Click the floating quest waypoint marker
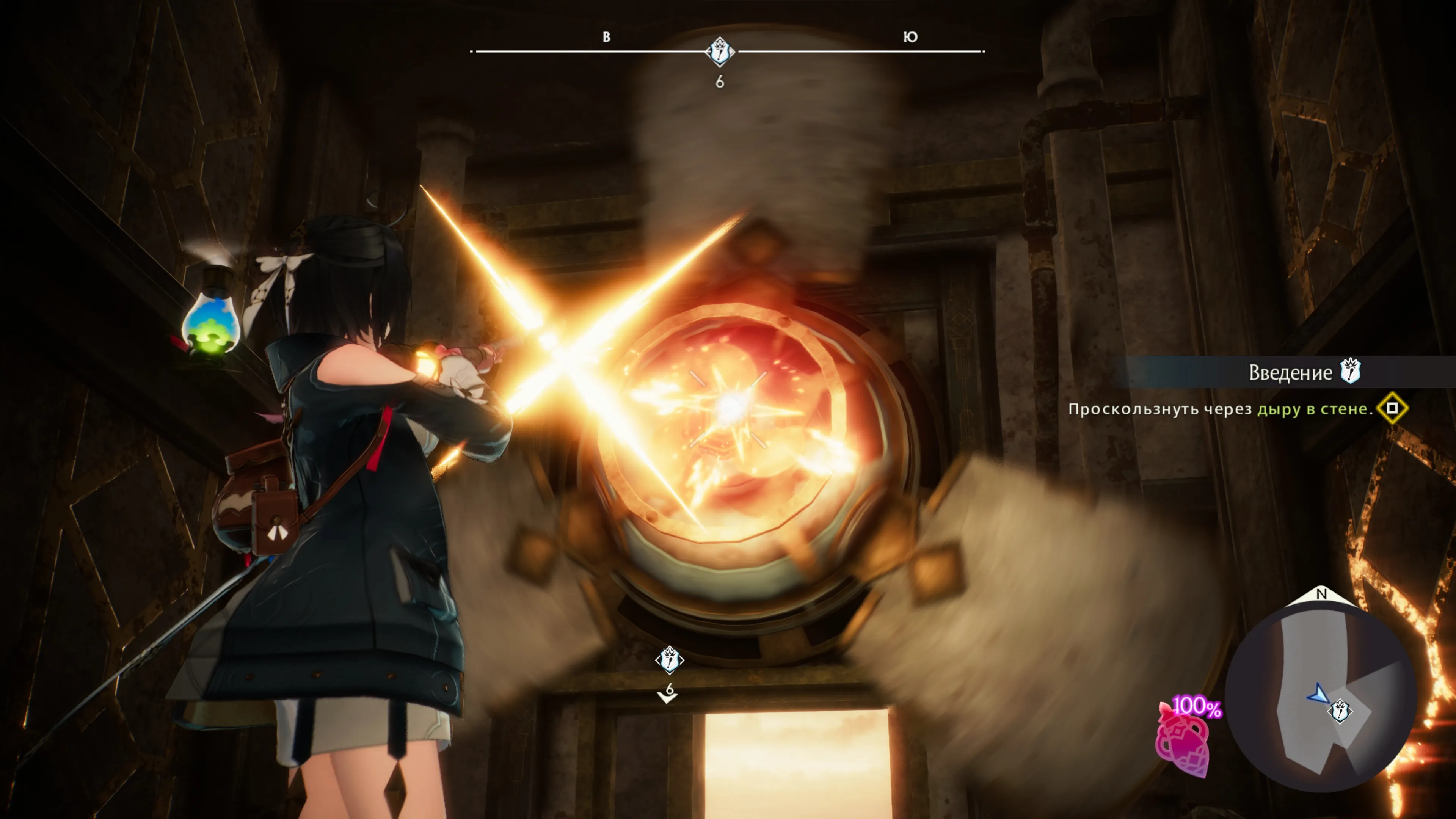 (669, 660)
